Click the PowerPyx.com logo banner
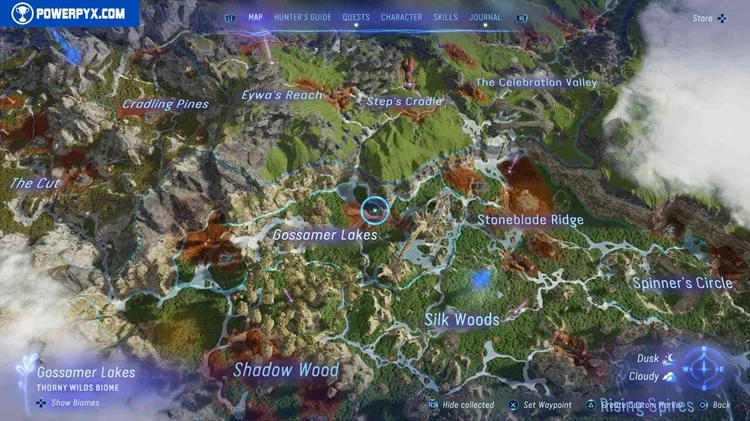This screenshot has width=750, height=421. click(x=68, y=14)
